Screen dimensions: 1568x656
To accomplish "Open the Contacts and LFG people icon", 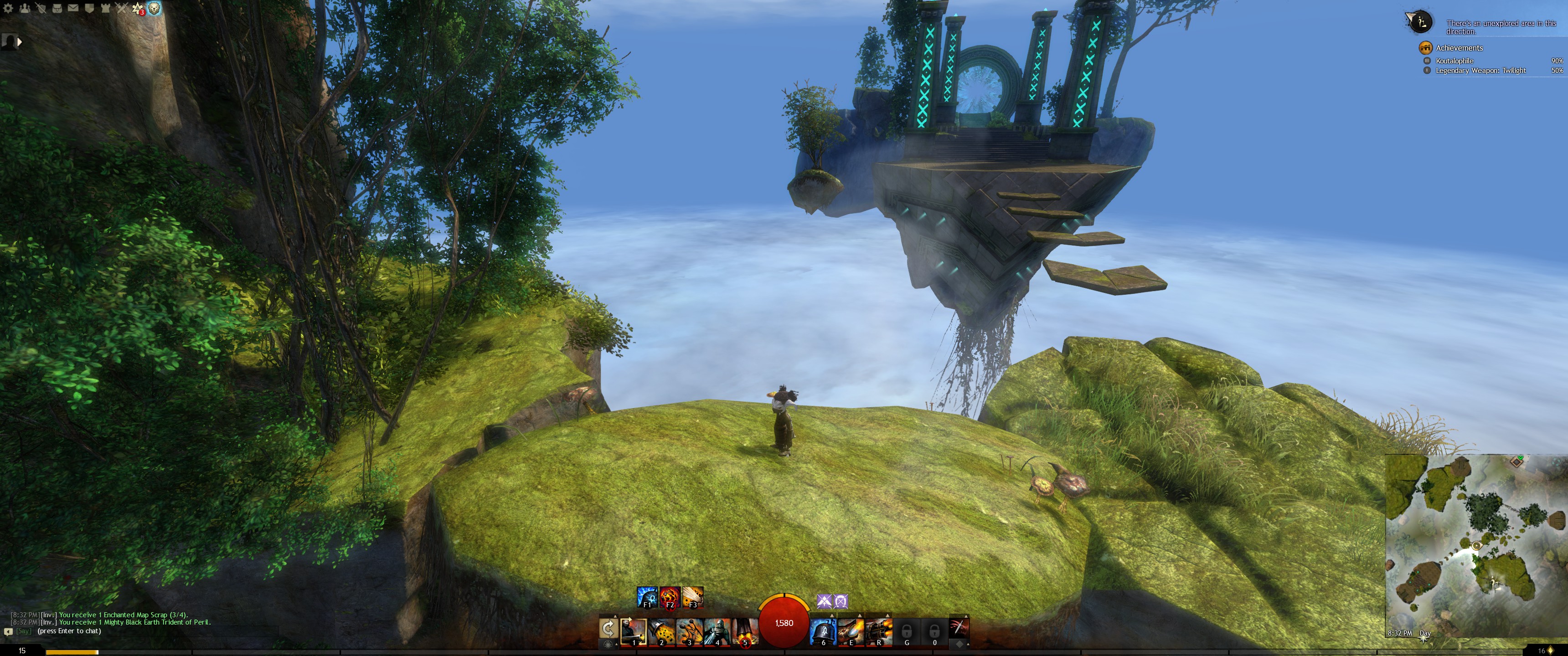I will (24, 8).
